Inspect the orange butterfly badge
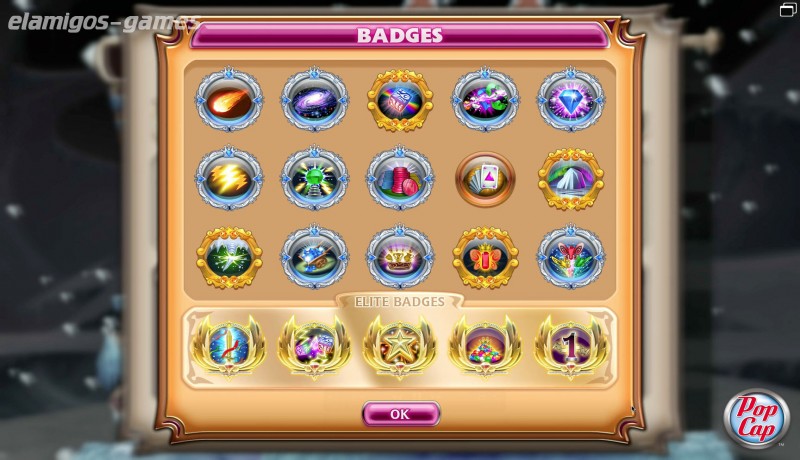This screenshot has height=460, width=800. point(485,256)
